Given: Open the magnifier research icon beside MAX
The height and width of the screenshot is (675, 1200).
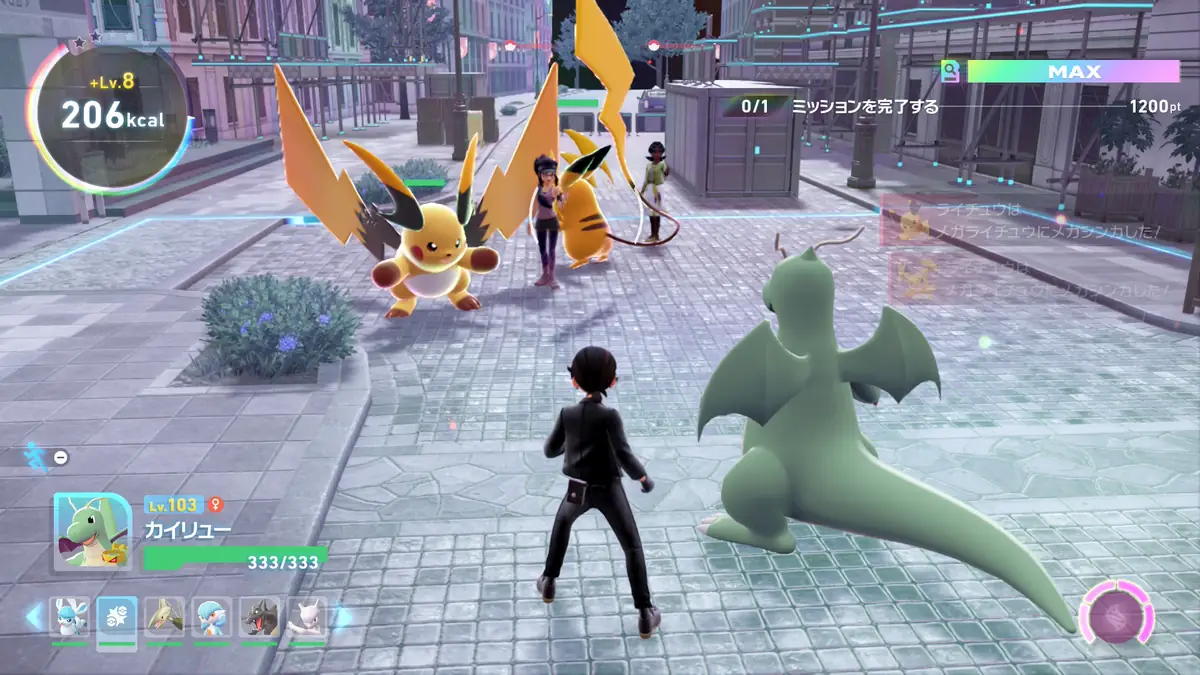Looking at the screenshot, I should coord(950,72).
